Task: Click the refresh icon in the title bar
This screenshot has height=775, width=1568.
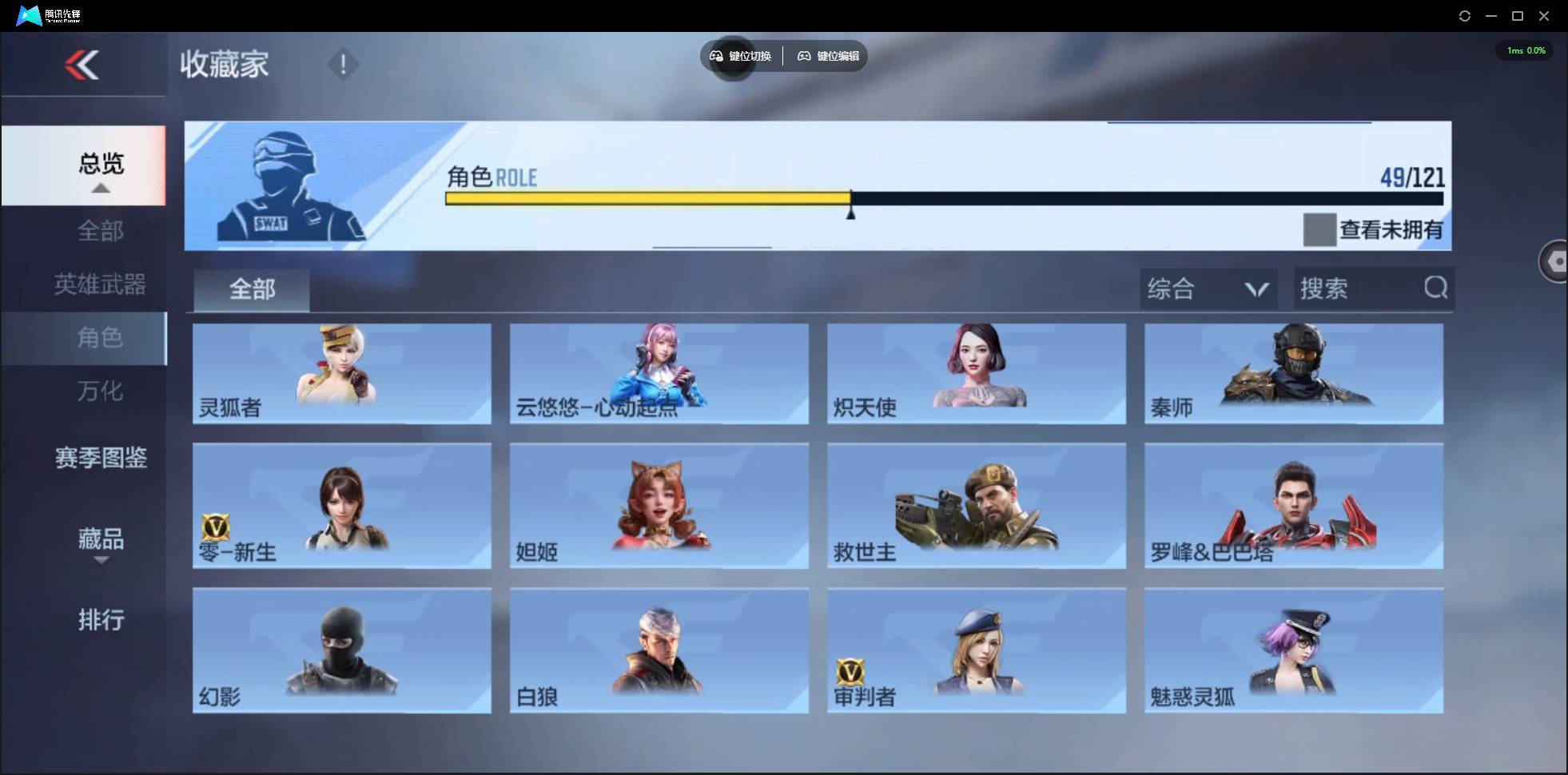Action: 1466,15
